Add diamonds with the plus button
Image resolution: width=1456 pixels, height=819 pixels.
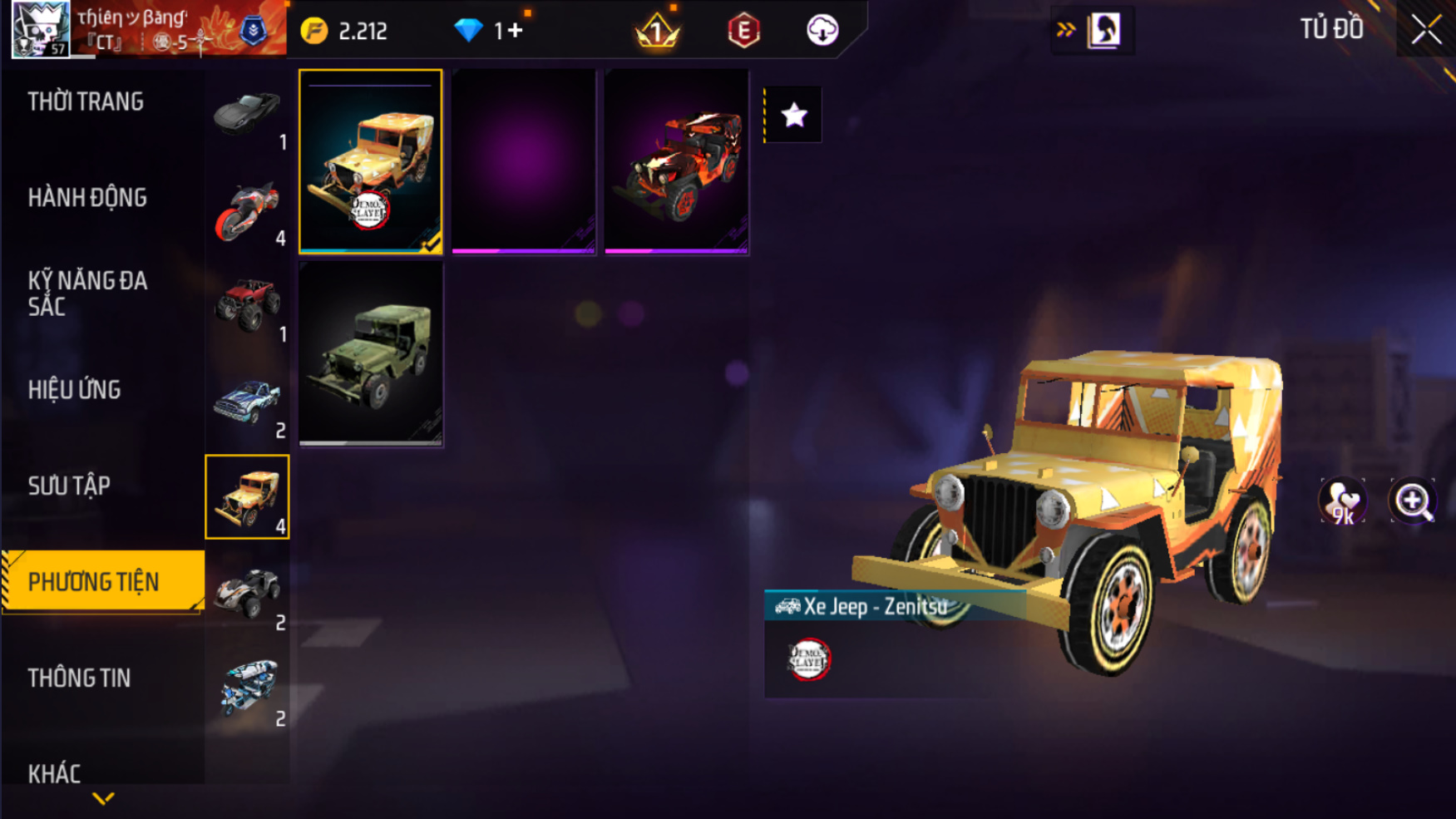point(516,31)
